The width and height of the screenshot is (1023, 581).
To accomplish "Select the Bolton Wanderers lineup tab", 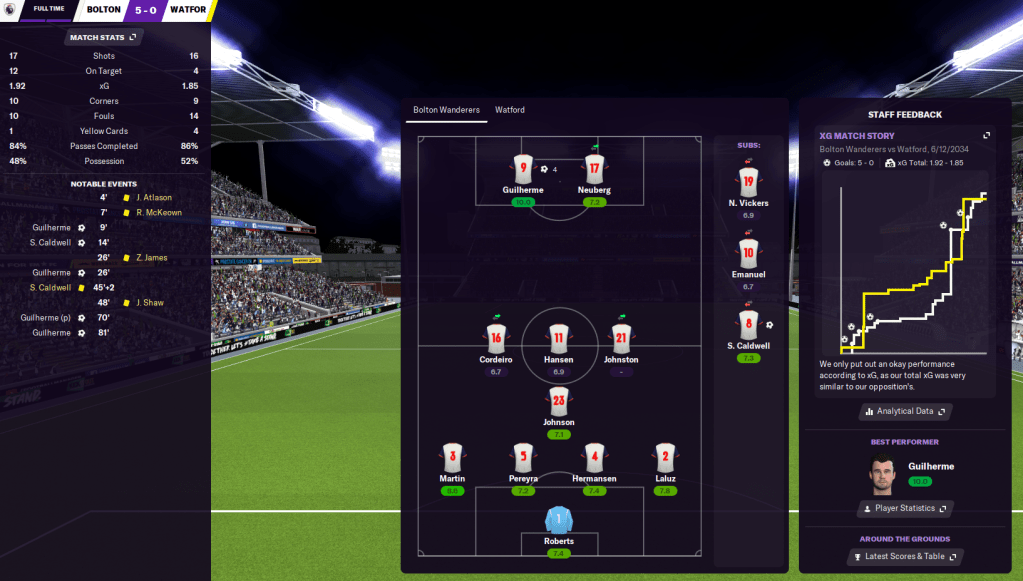I will pyautogui.click(x=446, y=110).
